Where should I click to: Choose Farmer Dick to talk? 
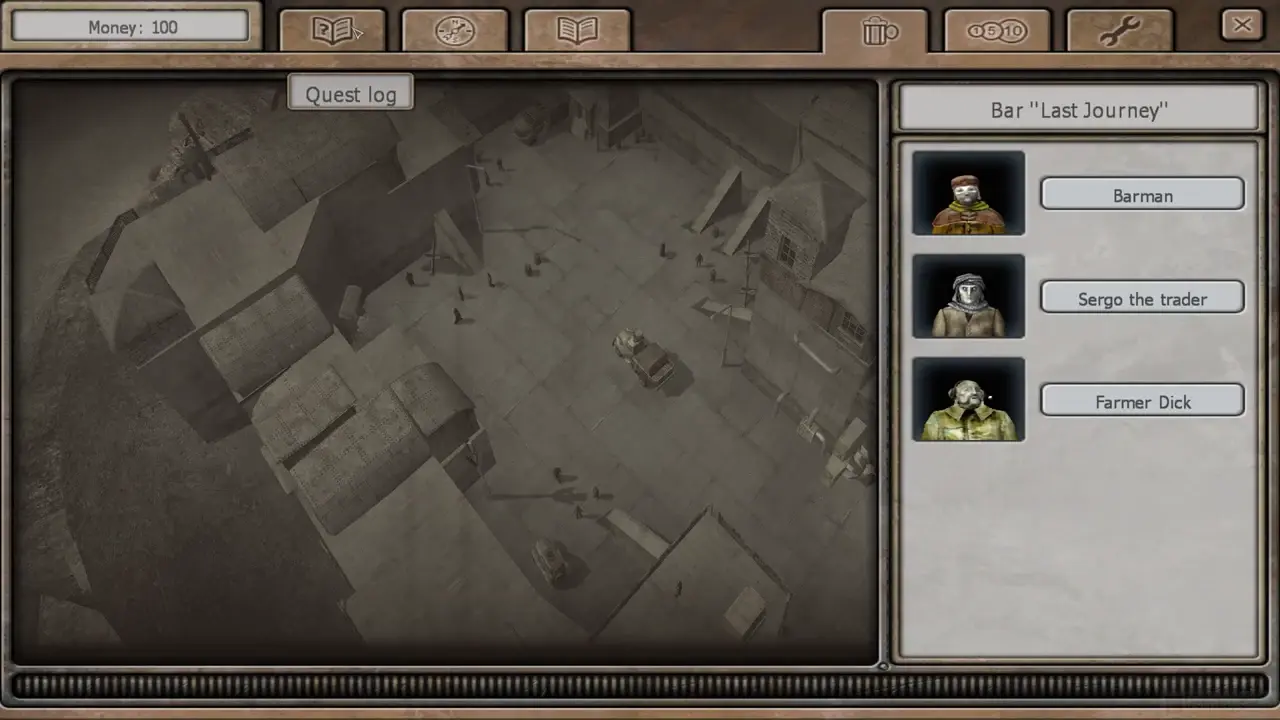[1142, 401]
